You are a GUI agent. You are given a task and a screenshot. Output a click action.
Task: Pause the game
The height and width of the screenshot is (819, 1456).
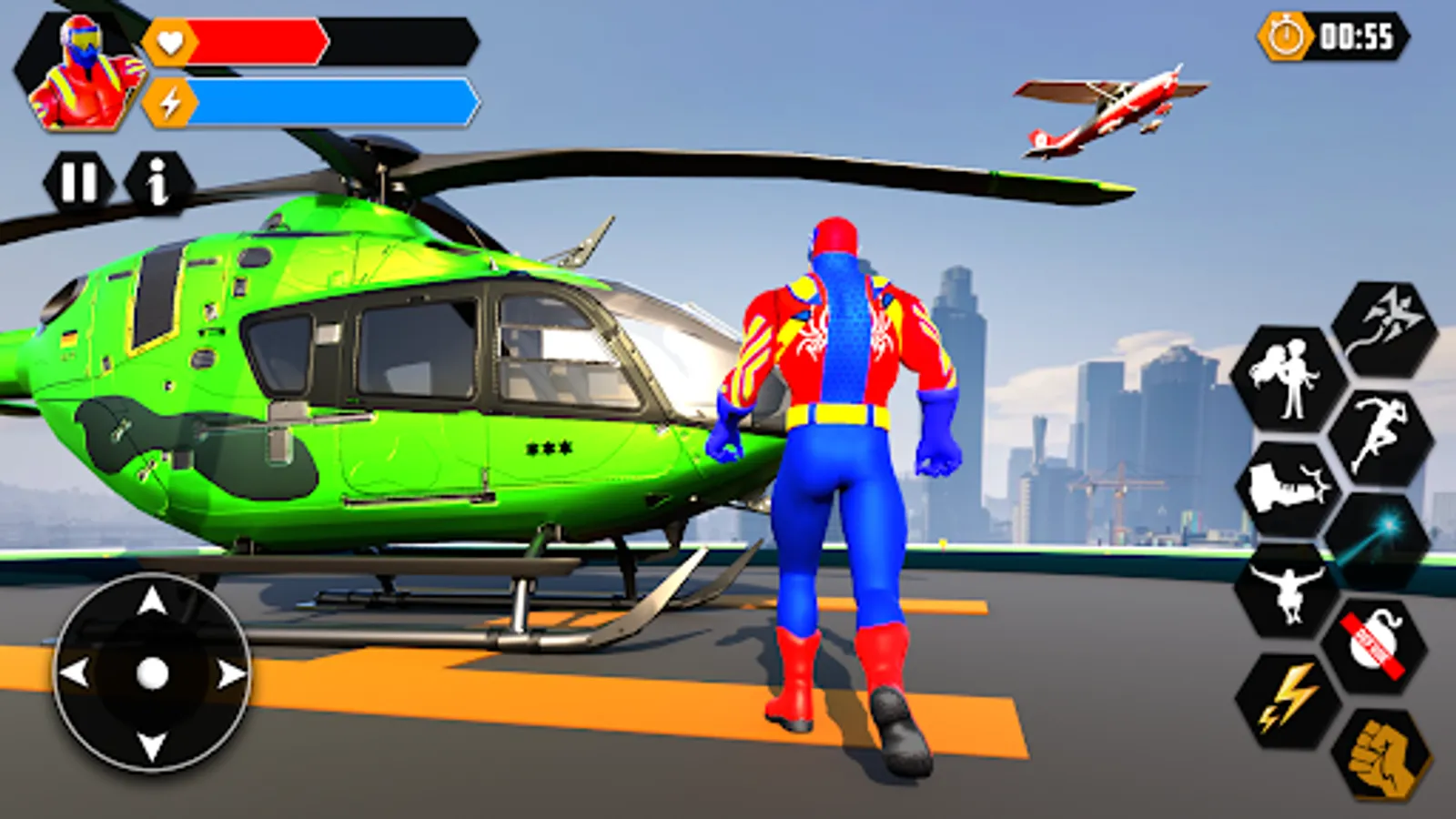tap(80, 181)
